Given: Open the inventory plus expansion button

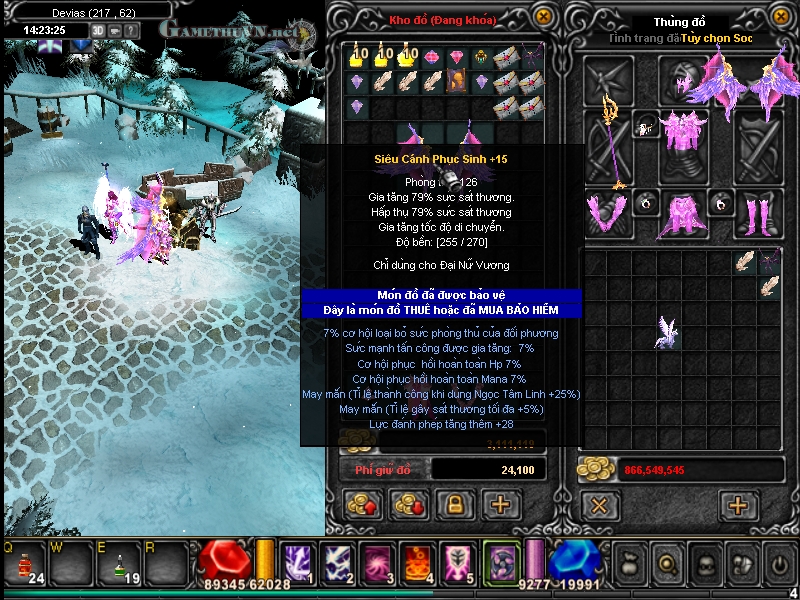Looking at the screenshot, I should 738,505.
